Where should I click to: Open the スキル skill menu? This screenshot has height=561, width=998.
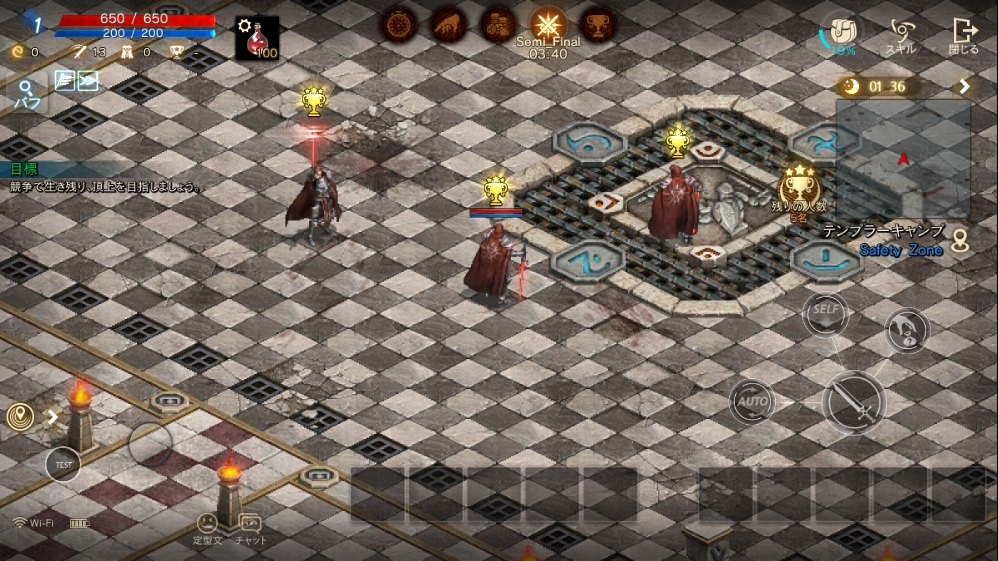[901, 35]
